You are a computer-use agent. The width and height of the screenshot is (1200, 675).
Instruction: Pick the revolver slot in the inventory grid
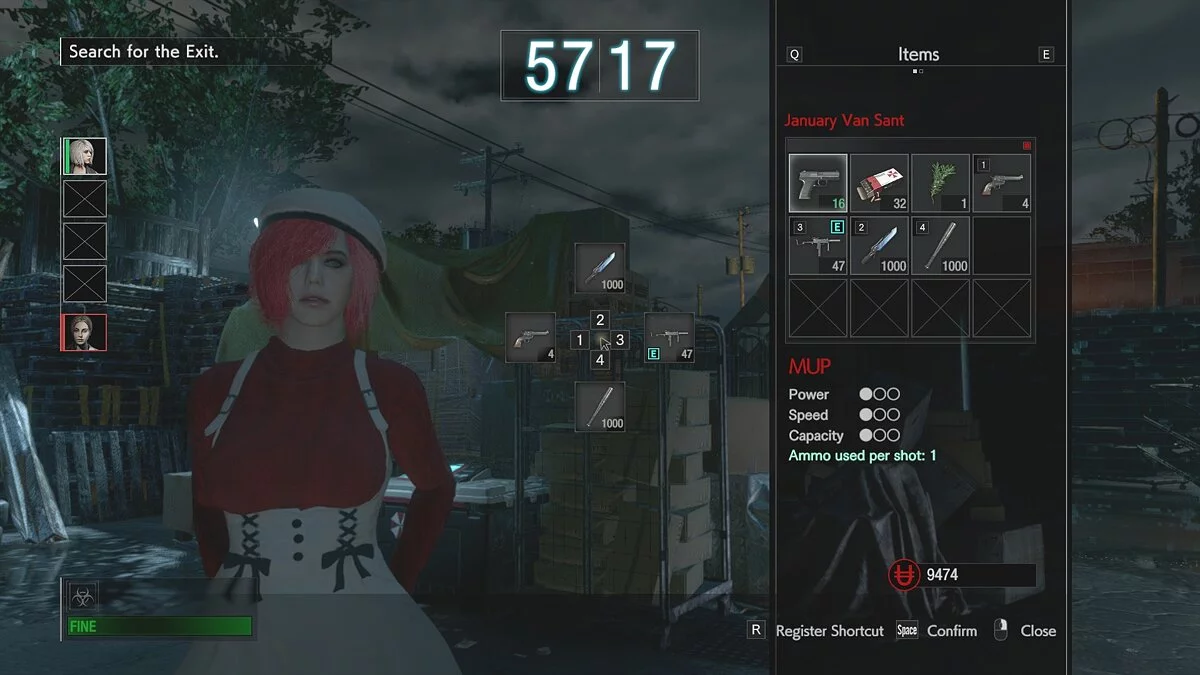1002,183
